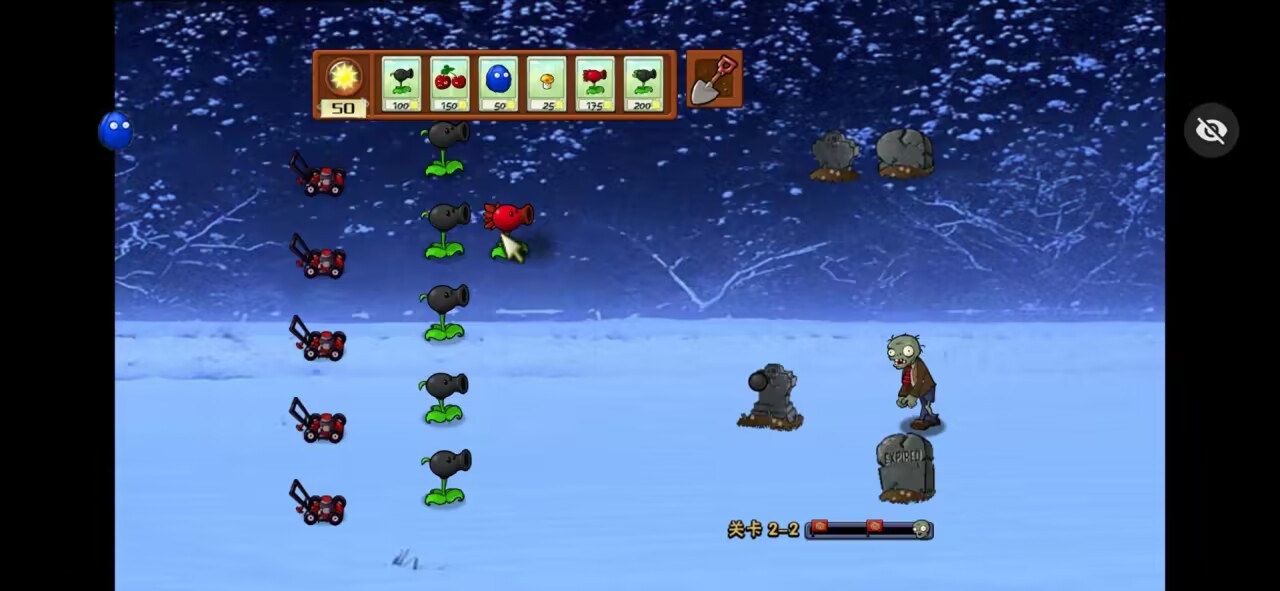Tap the blue wall-nut icon at the left edge

tap(116, 131)
